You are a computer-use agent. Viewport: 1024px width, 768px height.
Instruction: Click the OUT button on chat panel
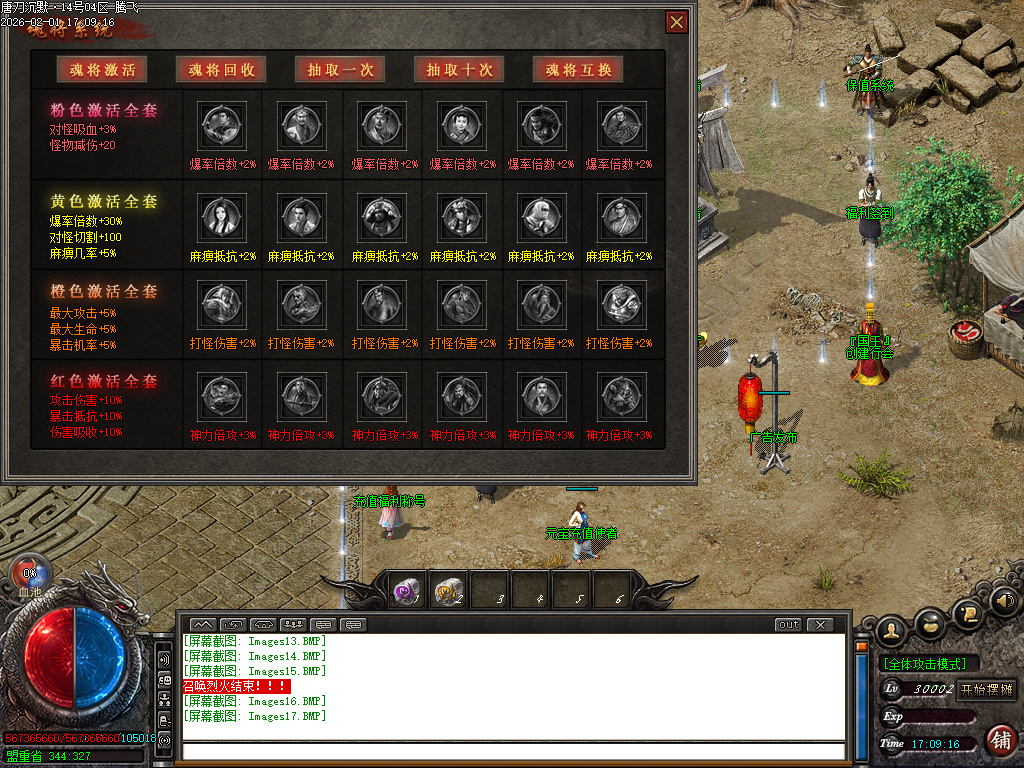[789, 625]
